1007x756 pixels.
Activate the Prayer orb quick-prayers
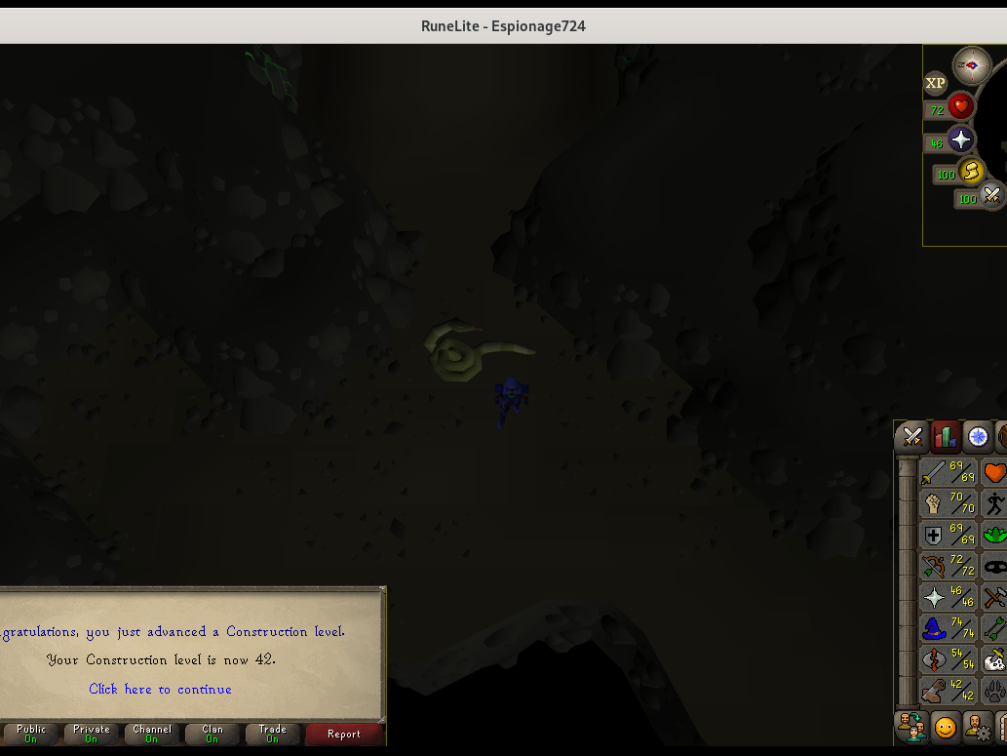tap(961, 140)
